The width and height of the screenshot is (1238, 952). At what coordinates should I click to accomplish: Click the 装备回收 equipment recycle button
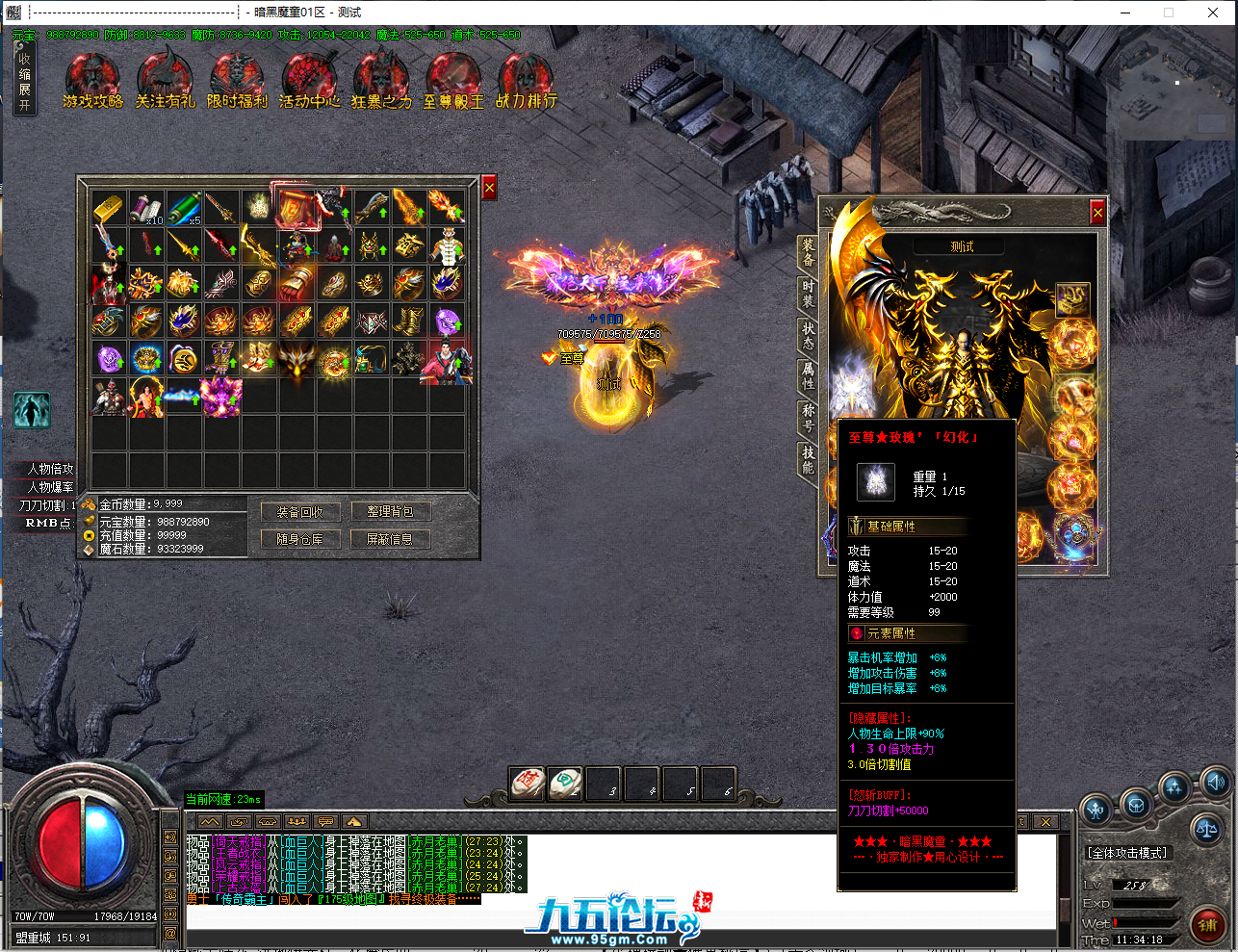(300, 512)
